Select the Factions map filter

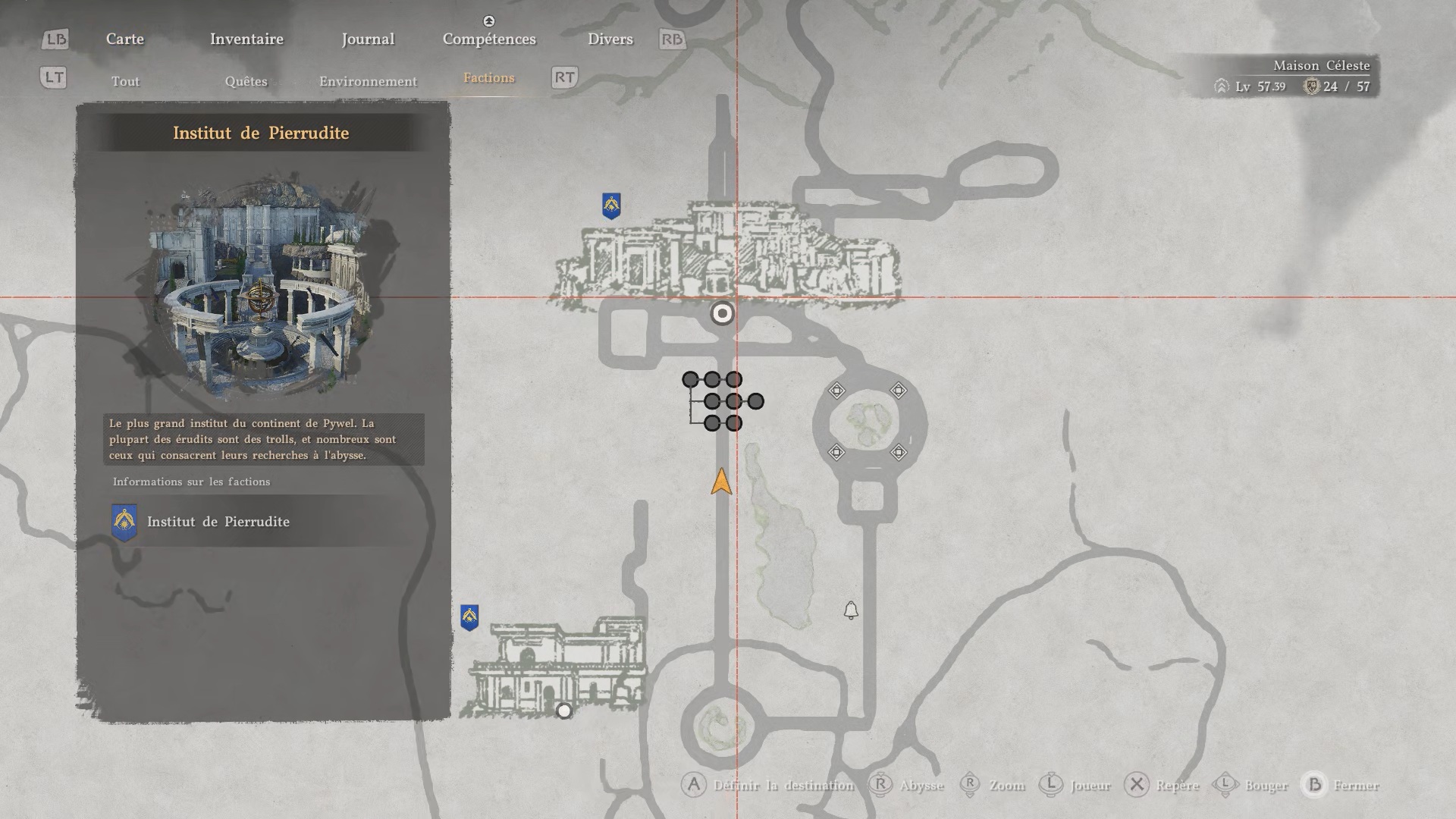click(x=488, y=78)
